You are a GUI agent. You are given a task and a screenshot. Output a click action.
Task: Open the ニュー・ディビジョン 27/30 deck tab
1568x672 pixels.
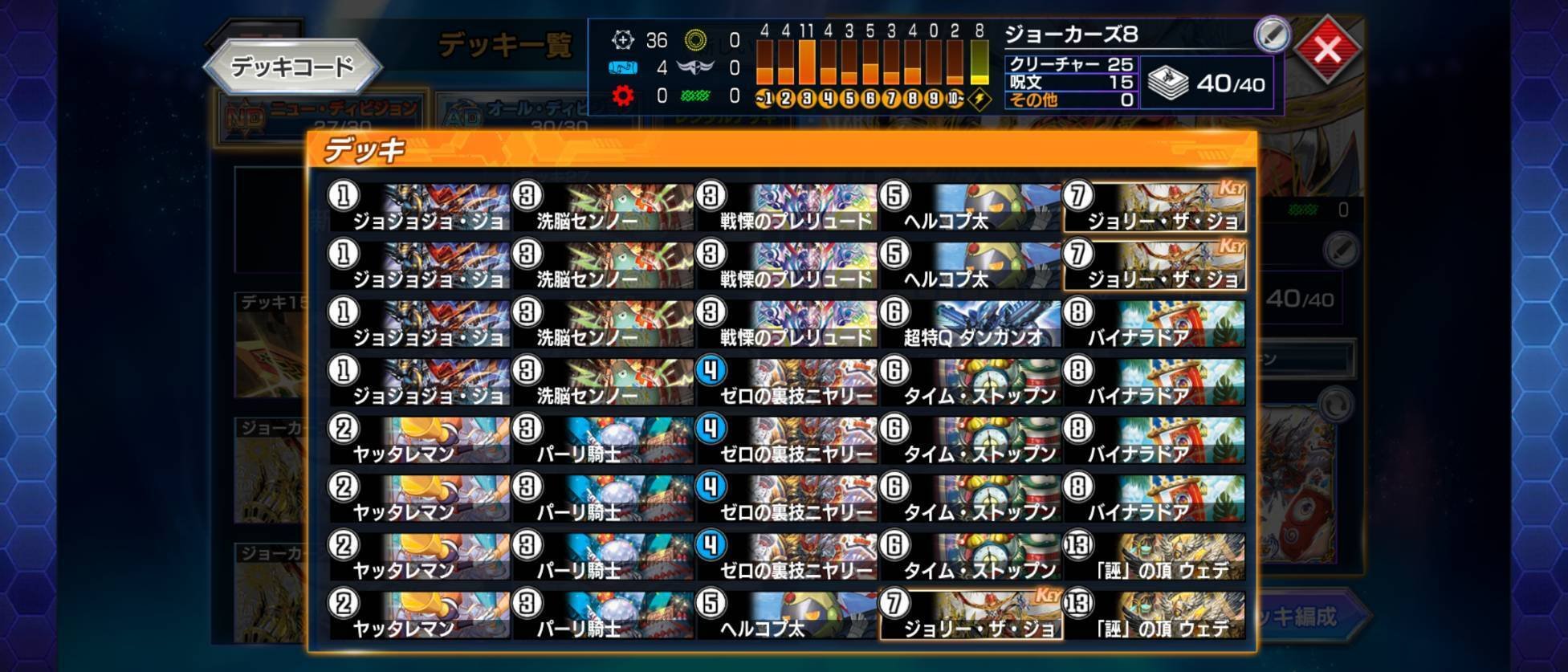(x=337, y=107)
